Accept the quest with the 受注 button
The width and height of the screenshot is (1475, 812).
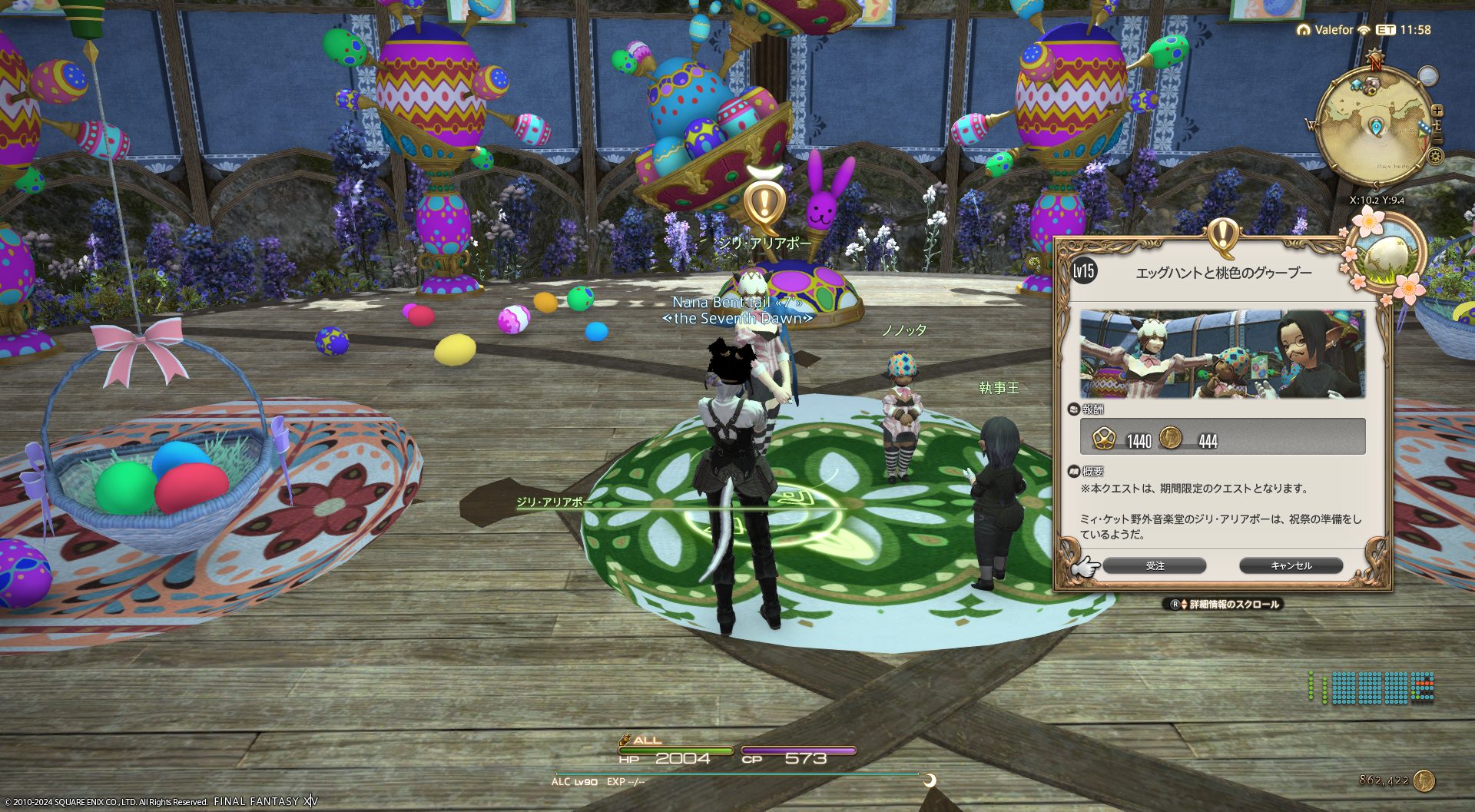coord(1154,566)
